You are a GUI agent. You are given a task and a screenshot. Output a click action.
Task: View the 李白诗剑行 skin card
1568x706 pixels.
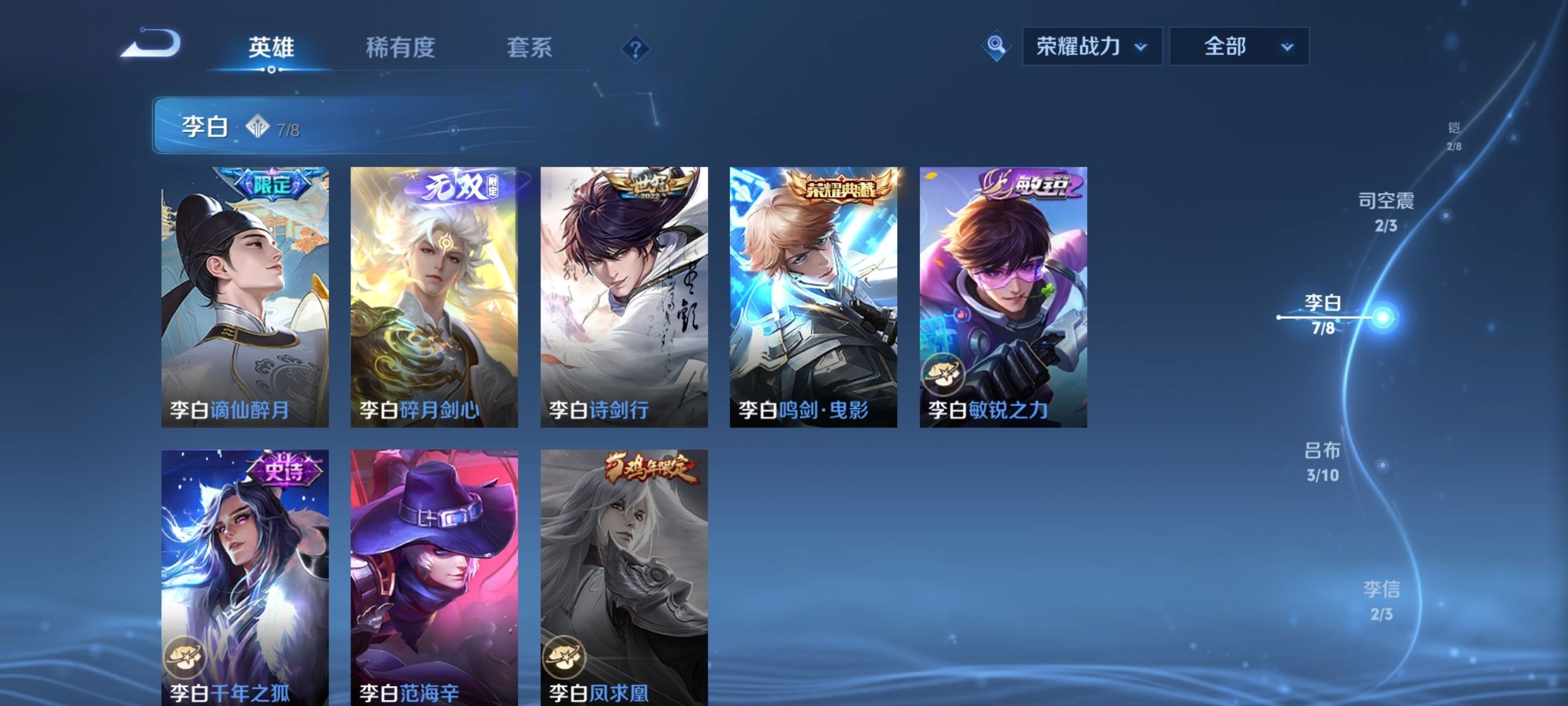click(624, 296)
